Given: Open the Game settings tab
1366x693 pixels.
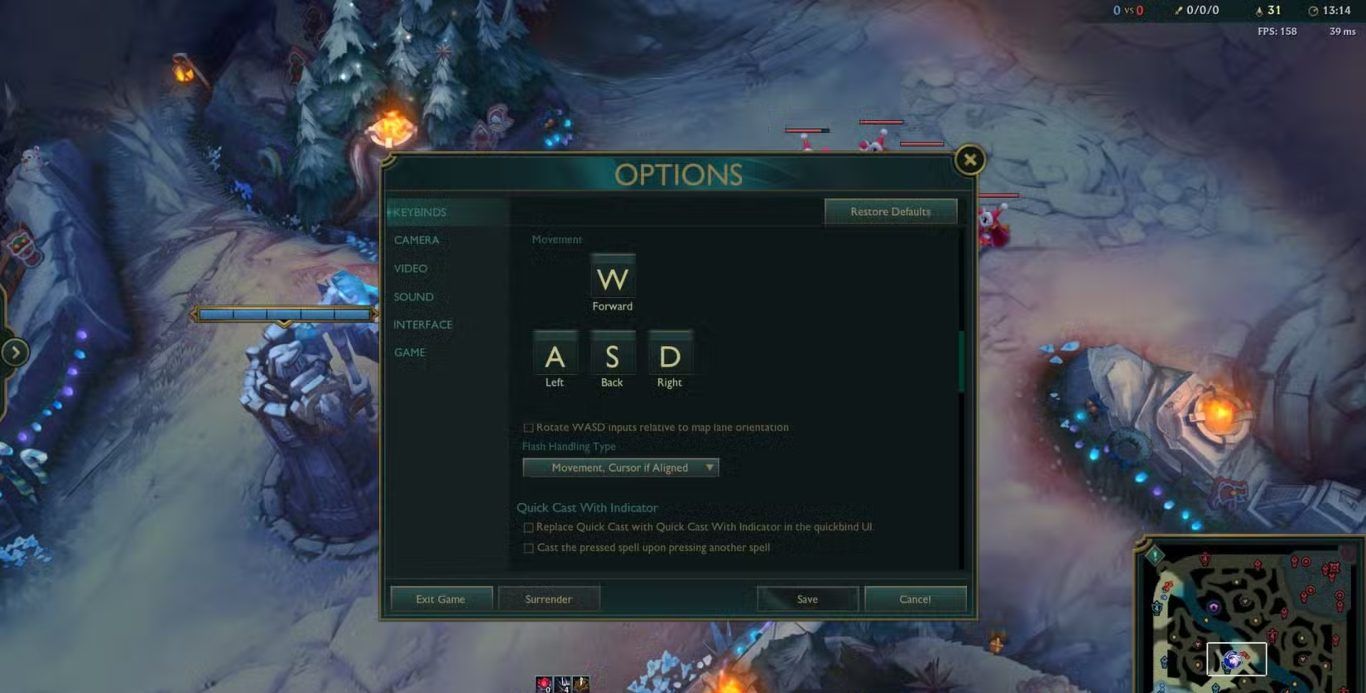Looking at the screenshot, I should (x=409, y=353).
